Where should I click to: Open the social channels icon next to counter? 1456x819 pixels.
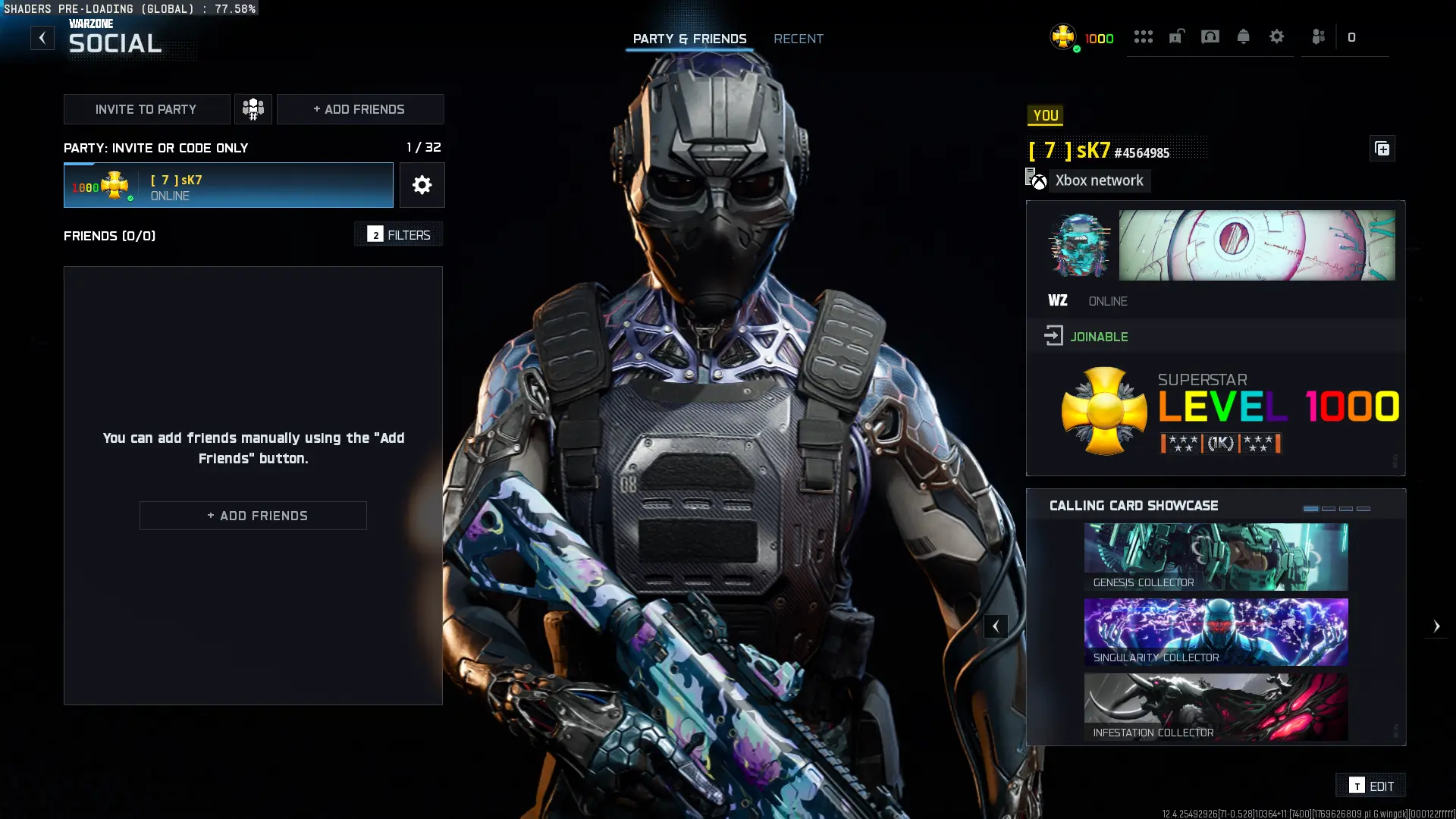click(x=1318, y=36)
